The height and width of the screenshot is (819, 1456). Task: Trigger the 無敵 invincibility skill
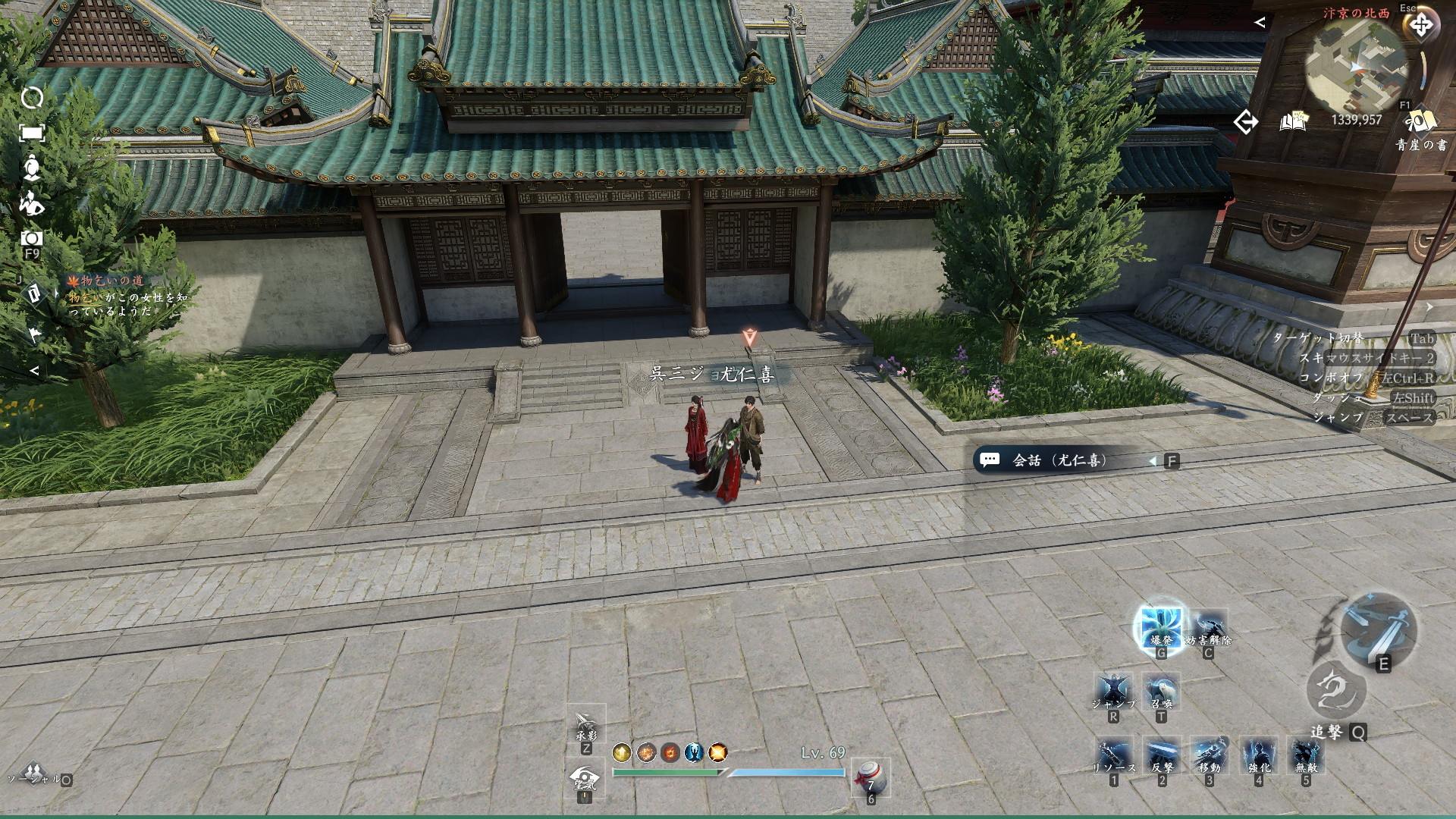coord(1306,756)
